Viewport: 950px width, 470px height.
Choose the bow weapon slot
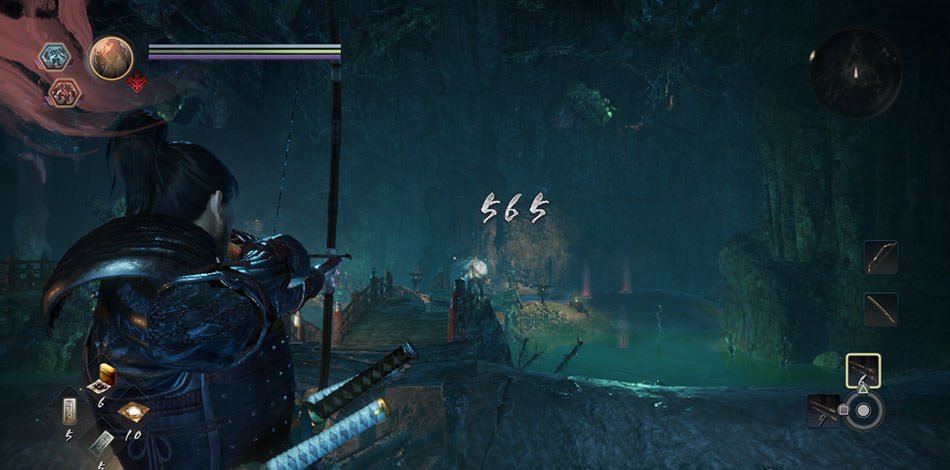click(881, 258)
